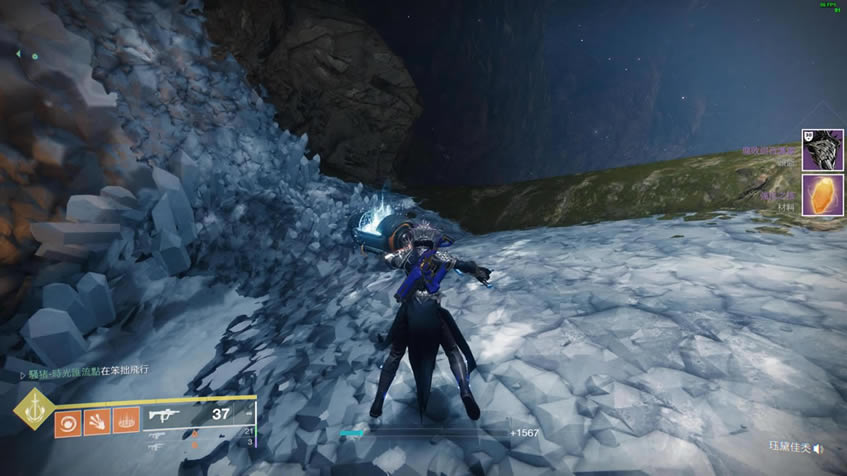Click the orange crystal material loot icon
847x476 pixels.
(x=822, y=193)
